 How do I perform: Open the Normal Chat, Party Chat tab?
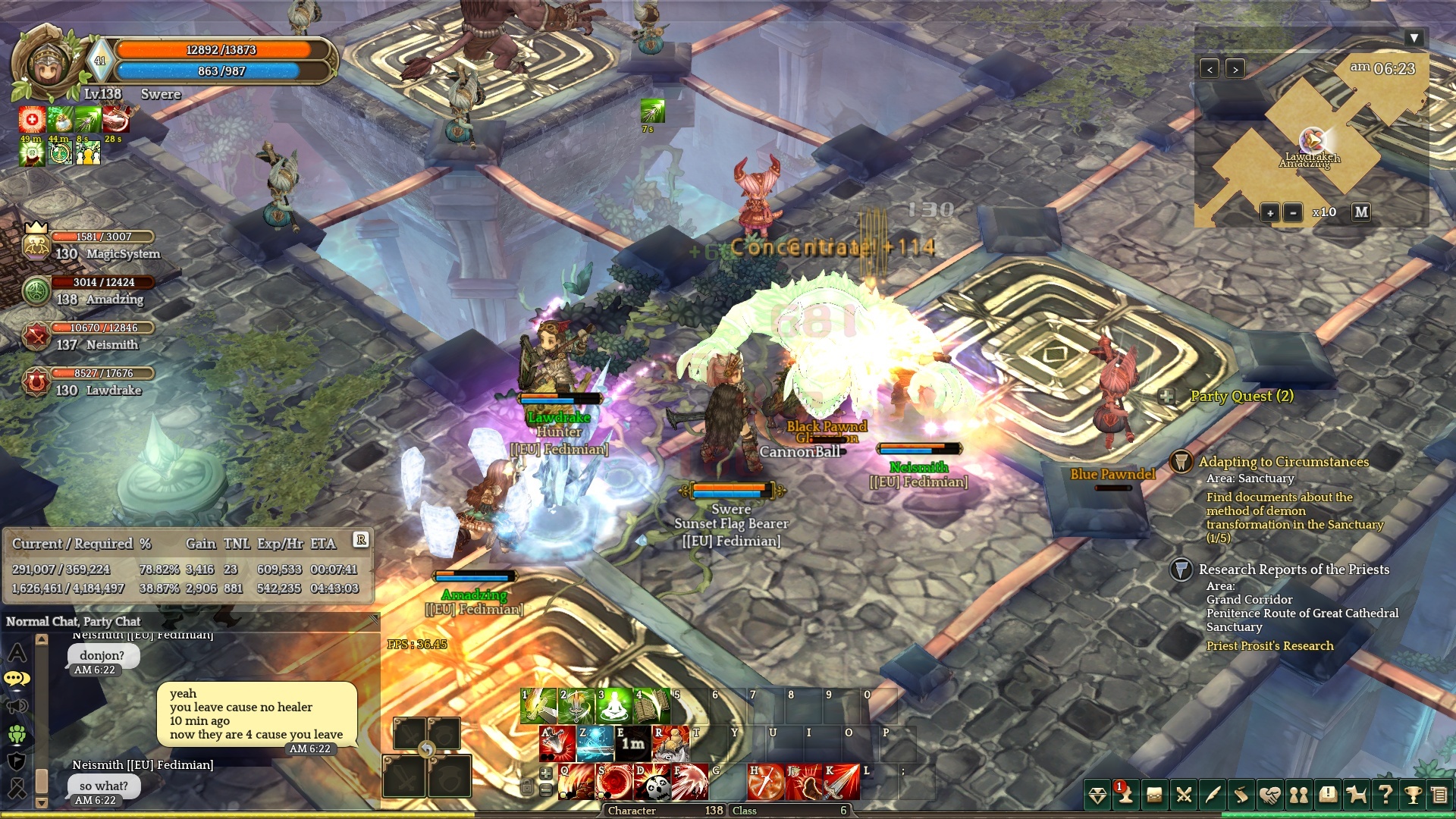pos(74,622)
